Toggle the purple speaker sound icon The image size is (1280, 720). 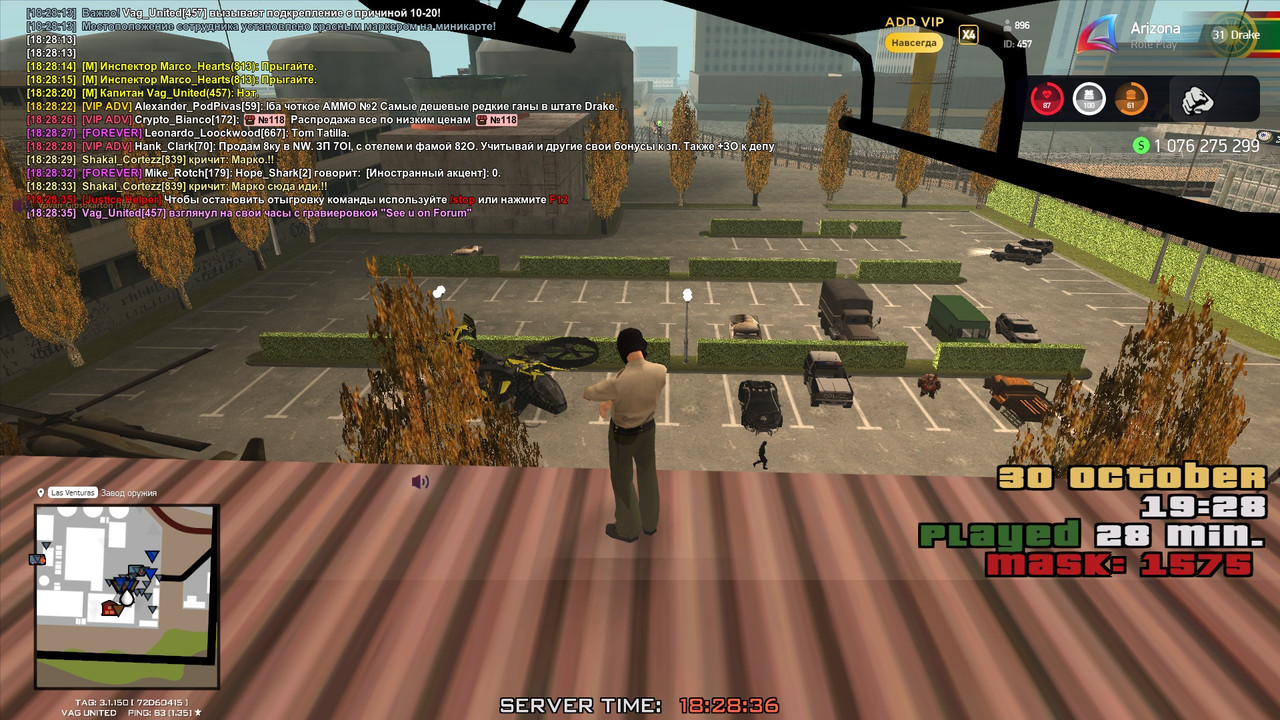point(420,482)
